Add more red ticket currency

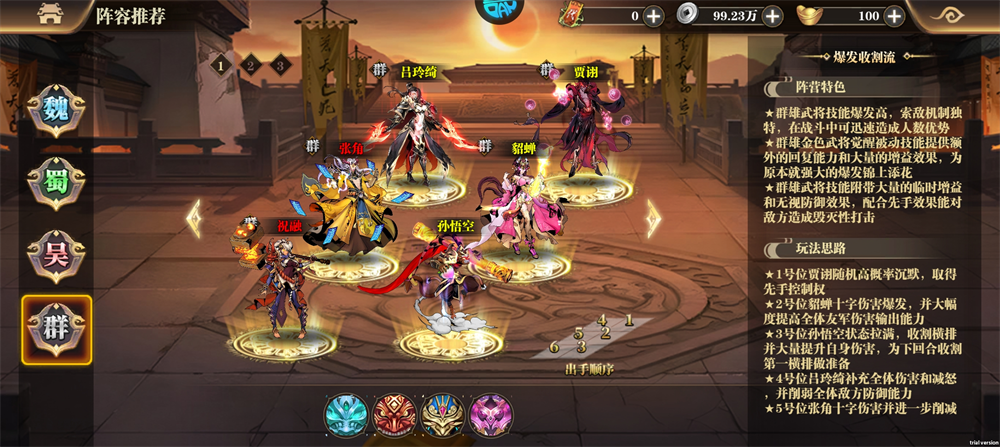[653, 16]
